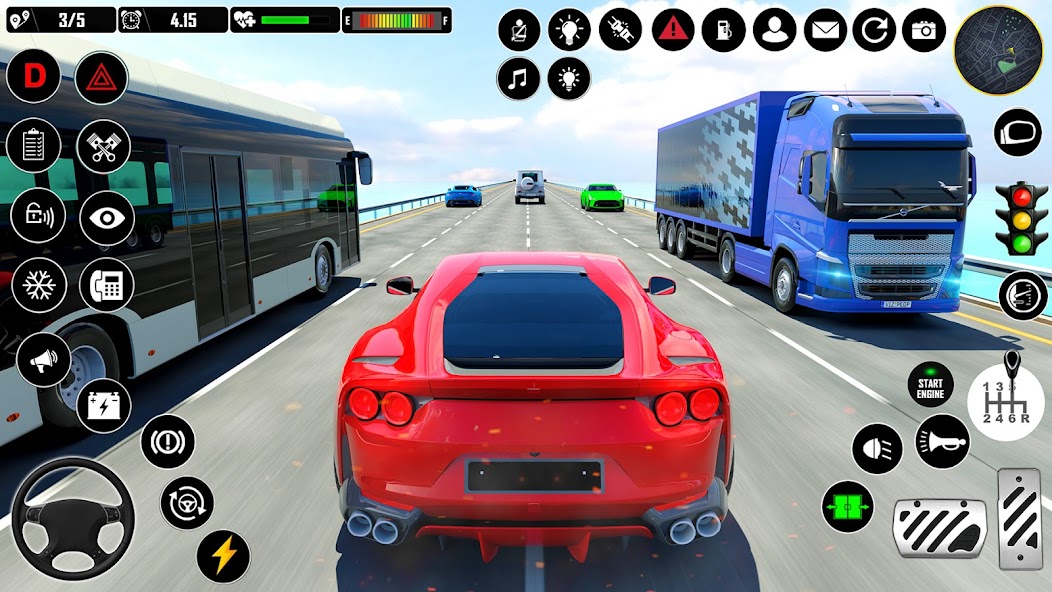The width and height of the screenshot is (1052, 592).
Task: Open the envelope mail icon
Action: tap(824, 30)
